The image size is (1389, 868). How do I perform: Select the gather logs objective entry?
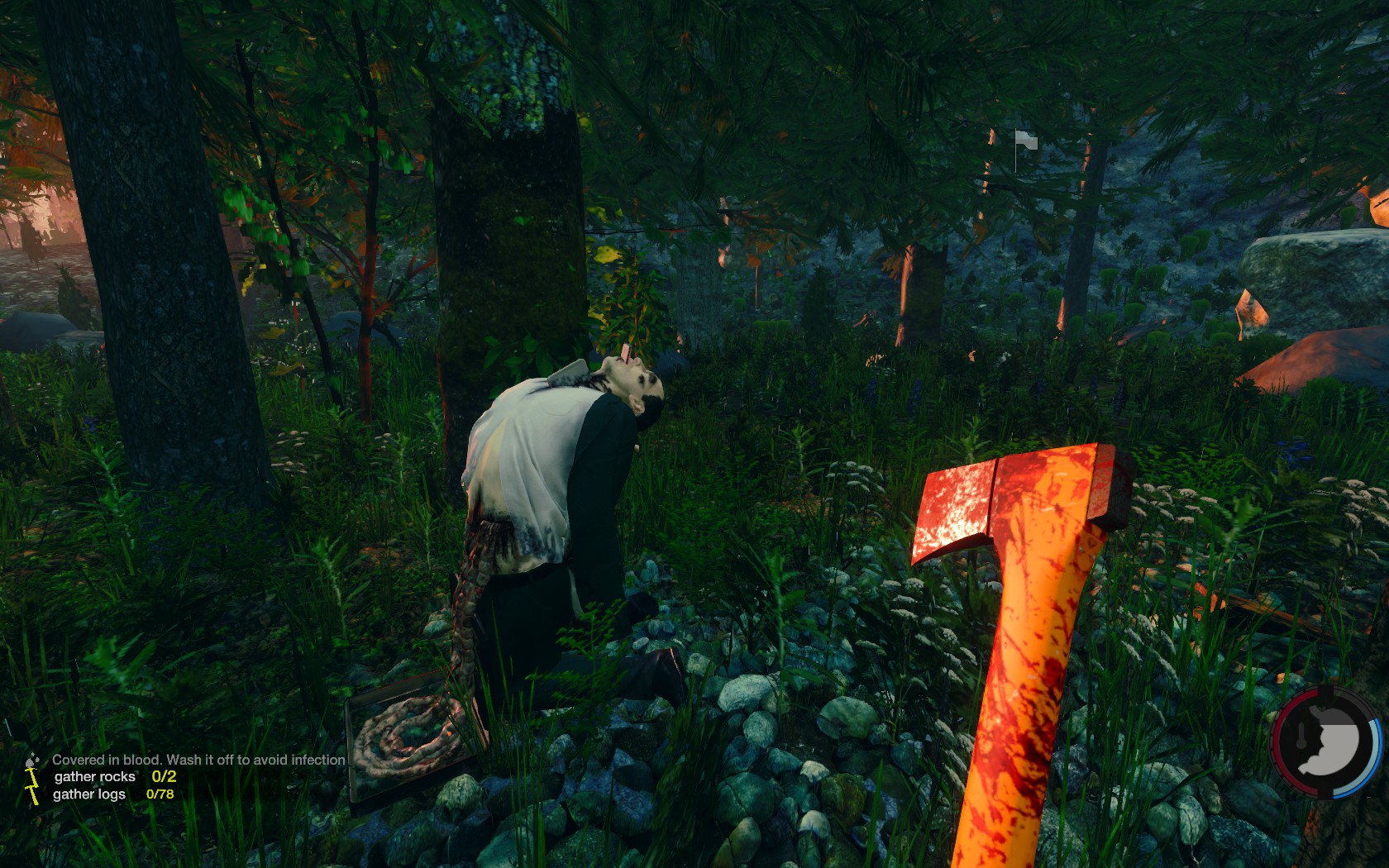tap(90, 794)
